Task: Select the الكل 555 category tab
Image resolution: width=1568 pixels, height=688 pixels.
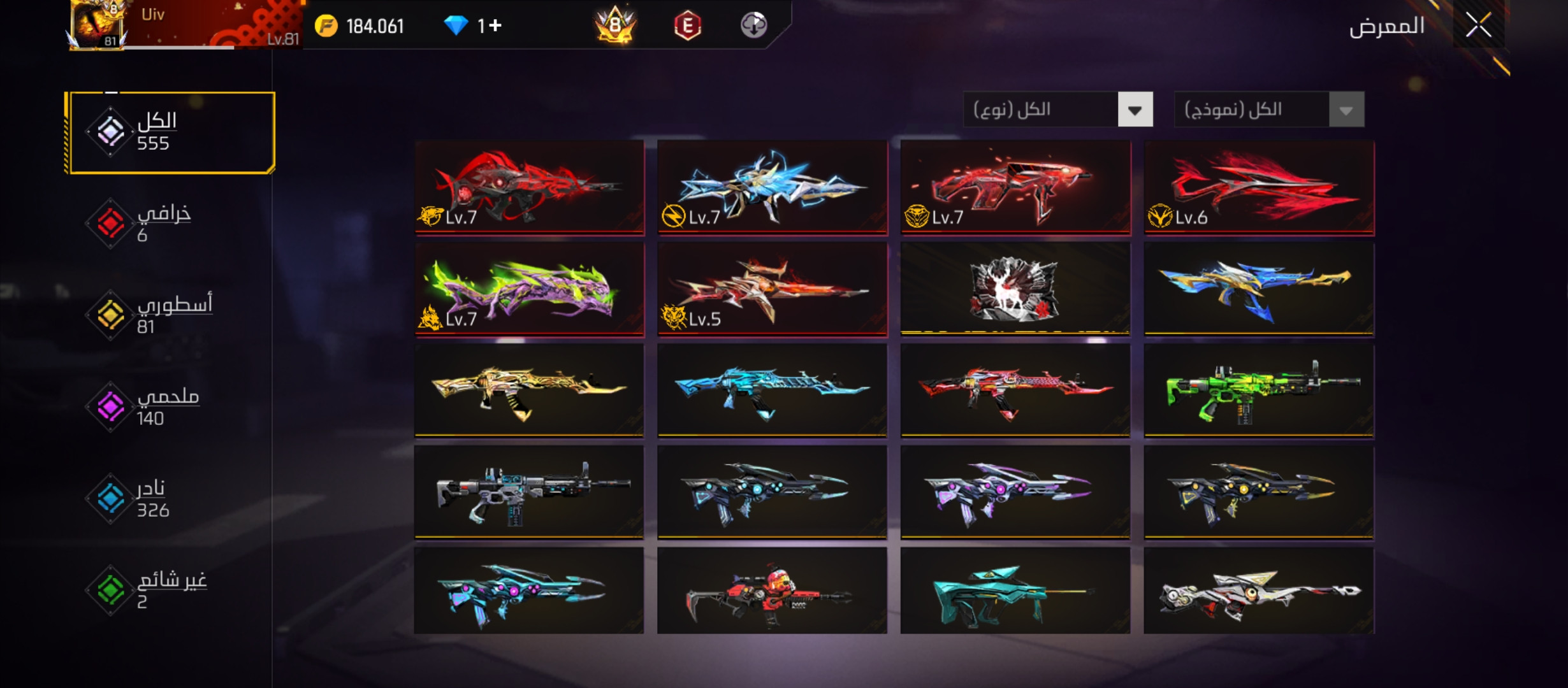Action: click(170, 133)
